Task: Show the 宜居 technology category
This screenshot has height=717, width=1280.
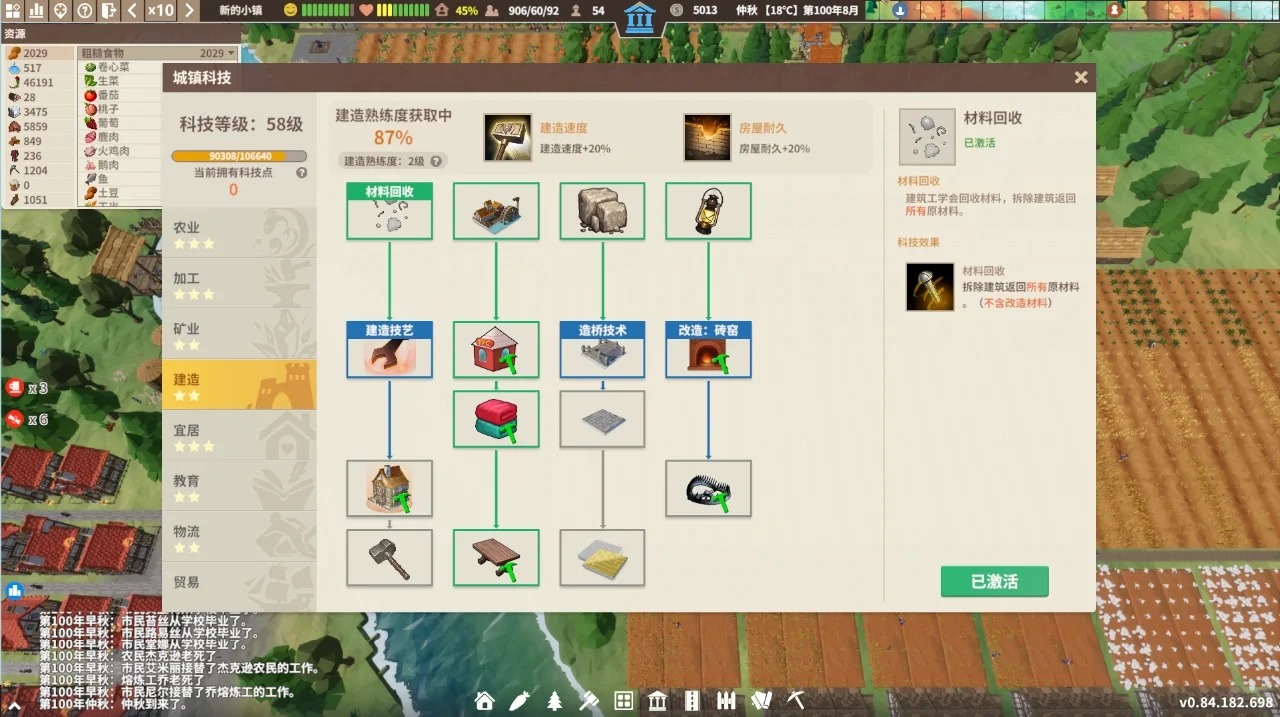Action: [x=238, y=437]
